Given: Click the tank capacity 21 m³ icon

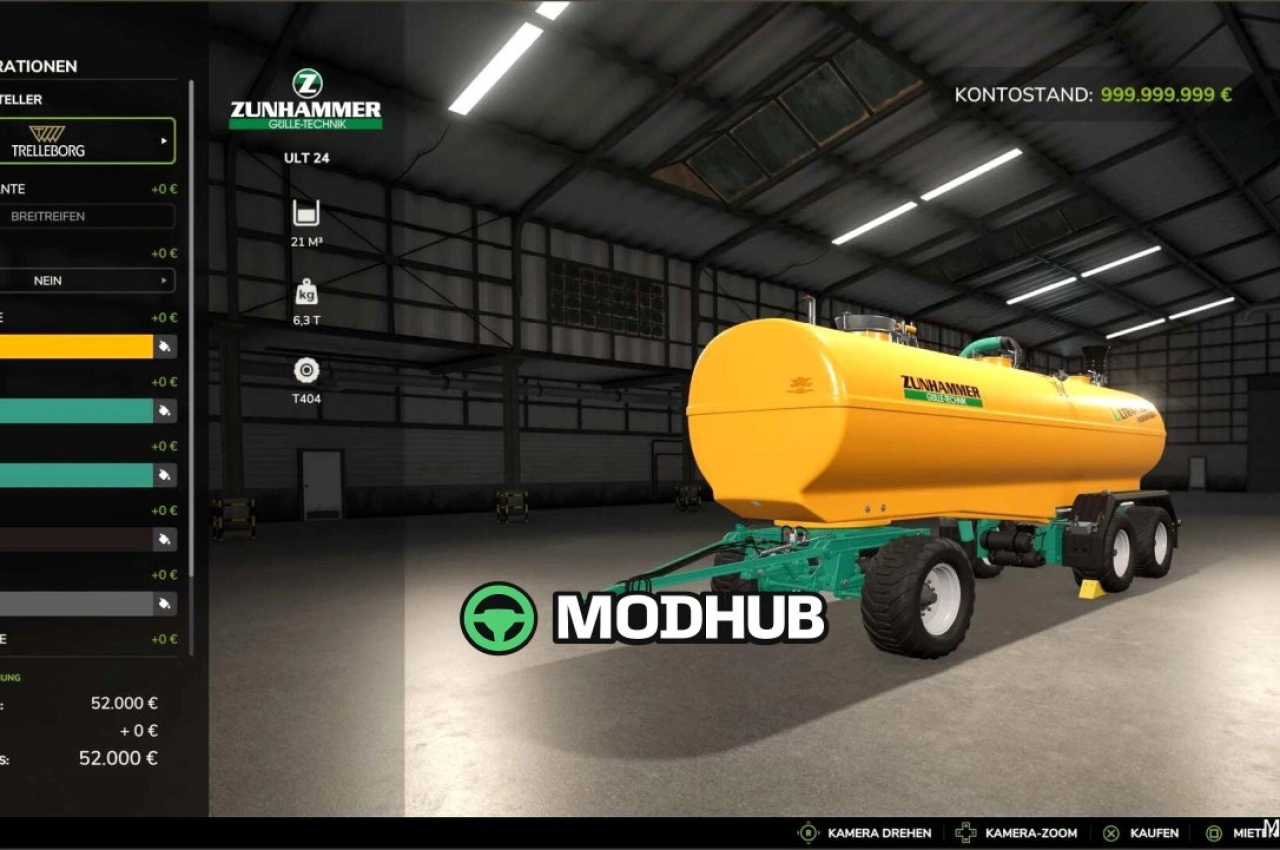Looking at the screenshot, I should pos(305,213).
